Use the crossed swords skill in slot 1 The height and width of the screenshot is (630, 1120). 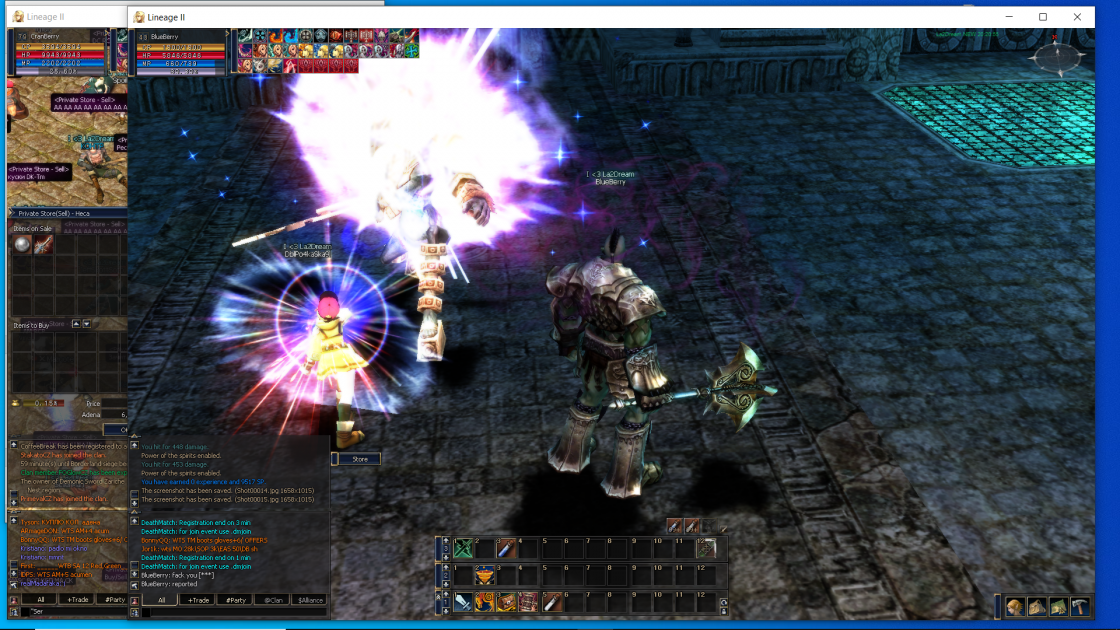click(463, 548)
